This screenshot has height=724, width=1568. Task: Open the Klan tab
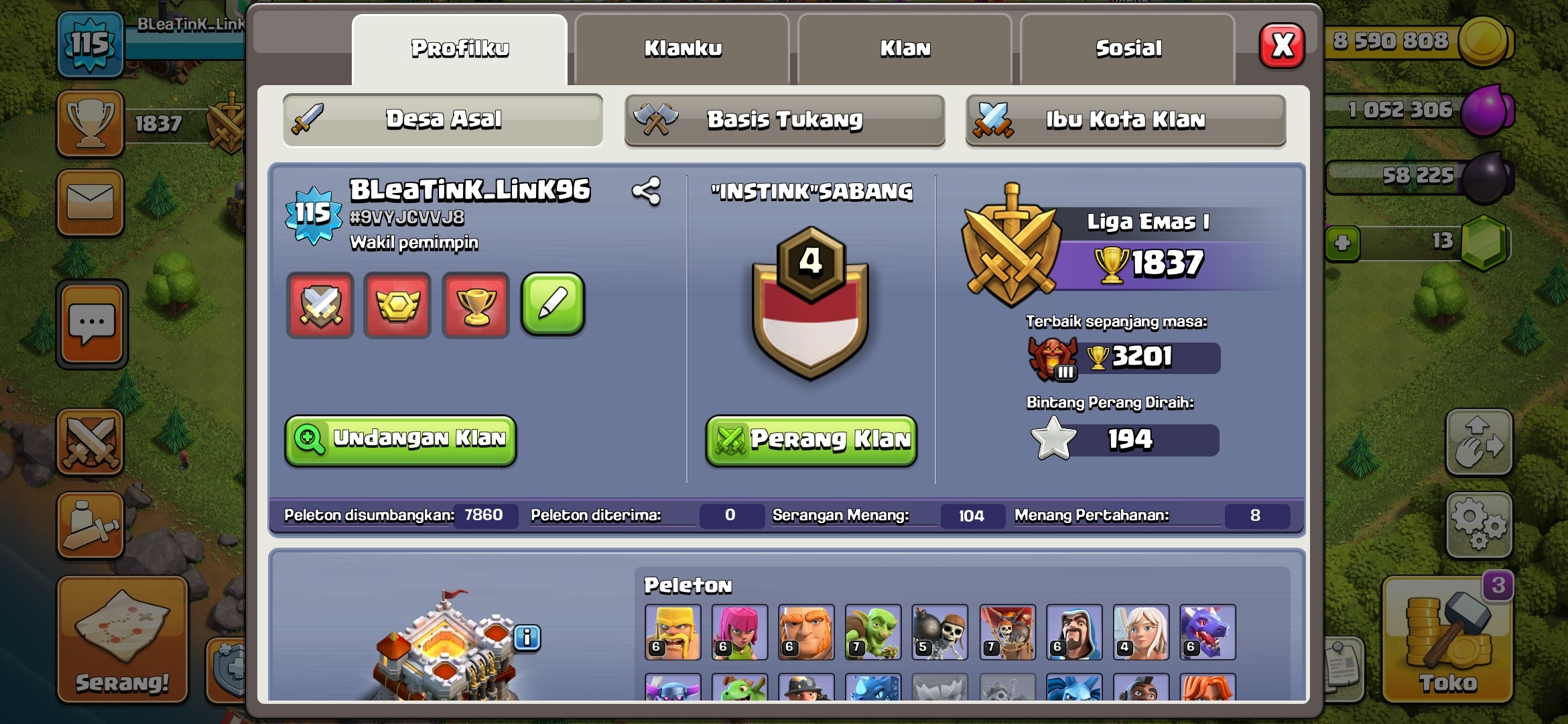coord(905,49)
